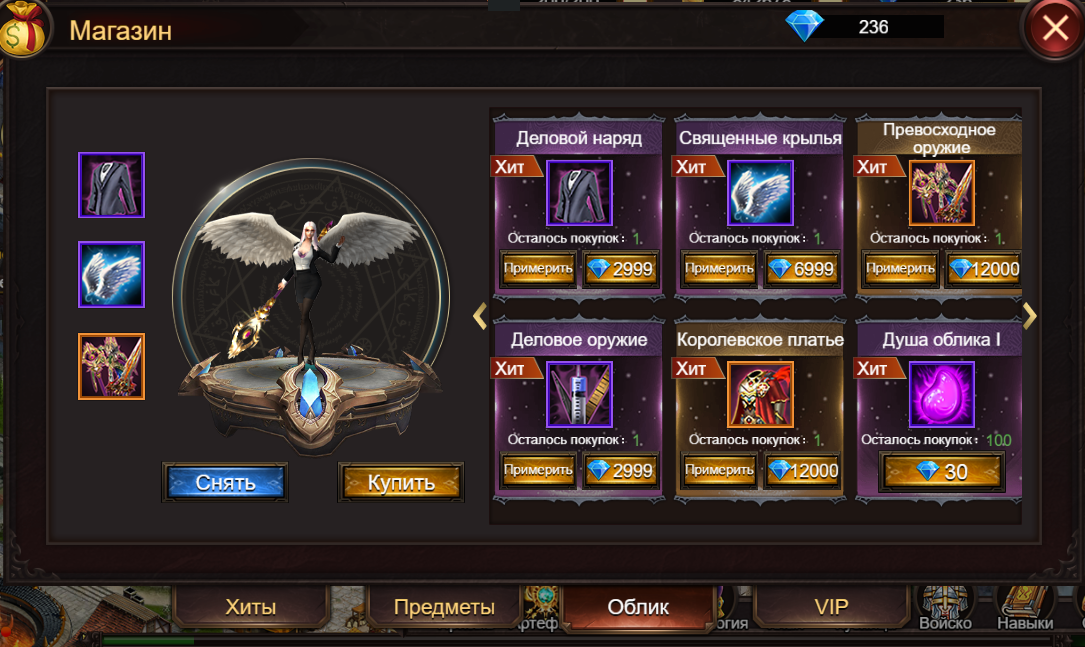The image size is (1085, 647).
Task: Click the orange Купить button
Action: tap(401, 482)
